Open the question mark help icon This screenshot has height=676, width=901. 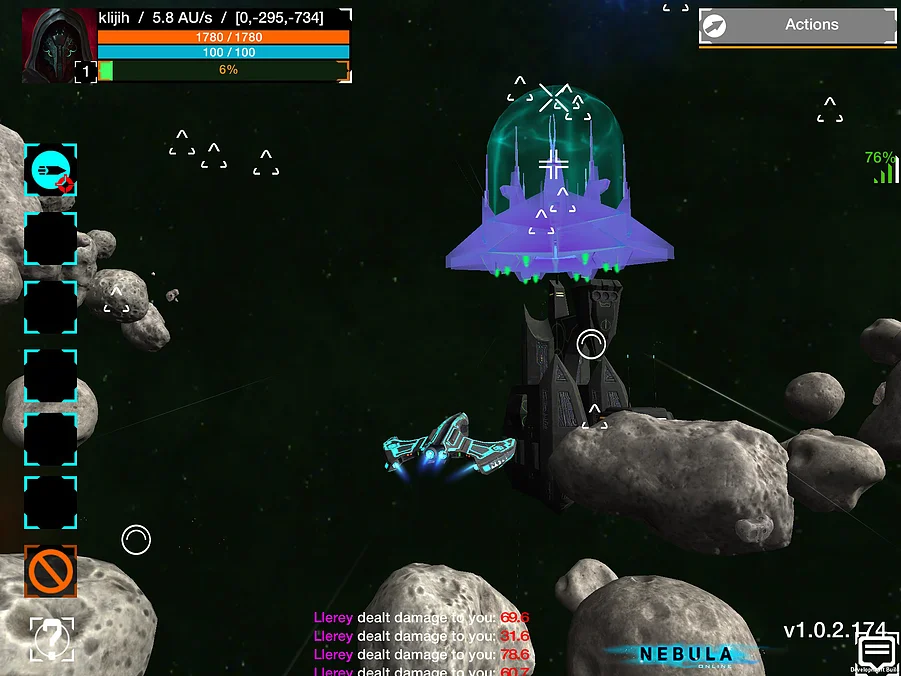click(x=51, y=637)
